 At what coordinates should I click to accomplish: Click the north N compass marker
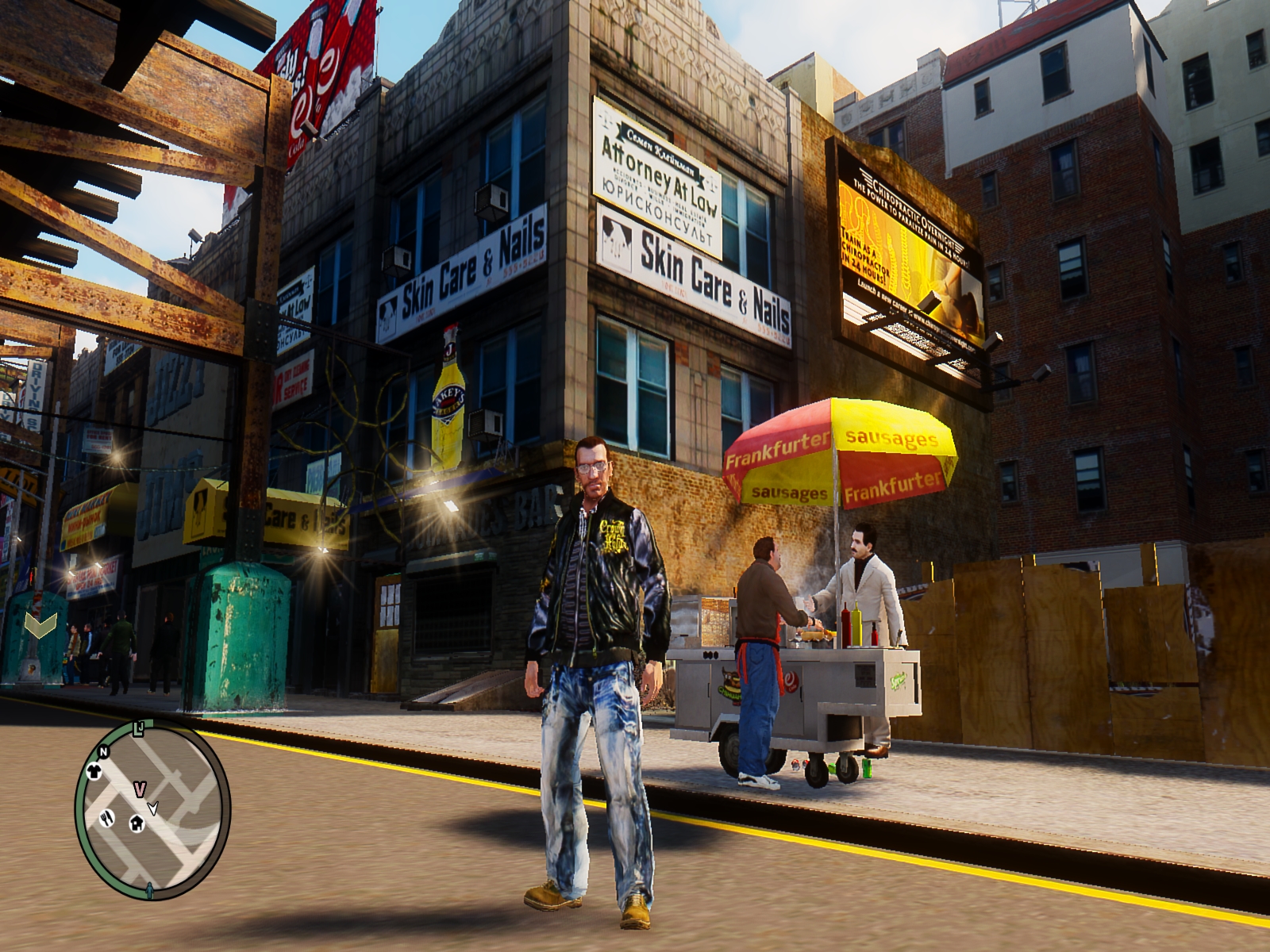tap(103, 751)
